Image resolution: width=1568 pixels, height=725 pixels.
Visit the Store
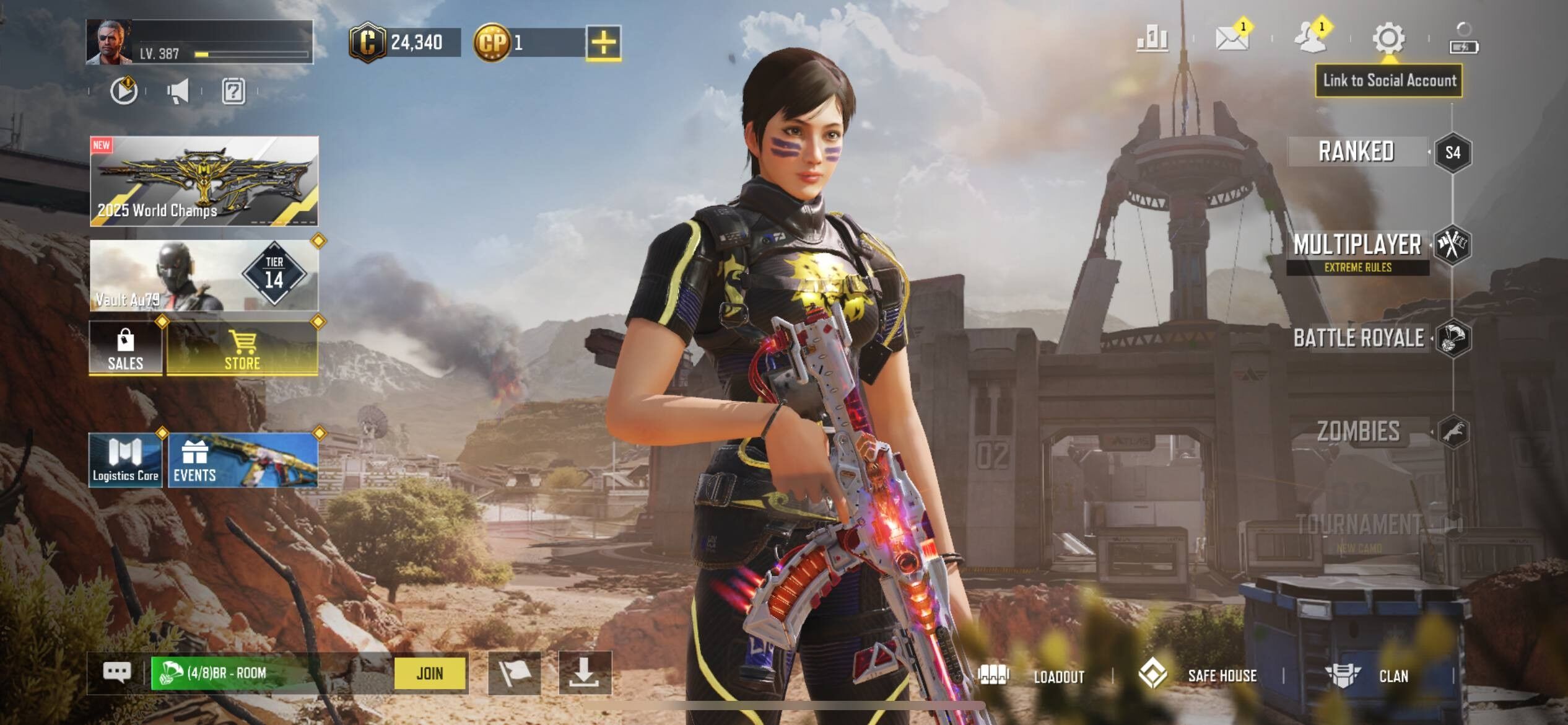[x=242, y=348]
